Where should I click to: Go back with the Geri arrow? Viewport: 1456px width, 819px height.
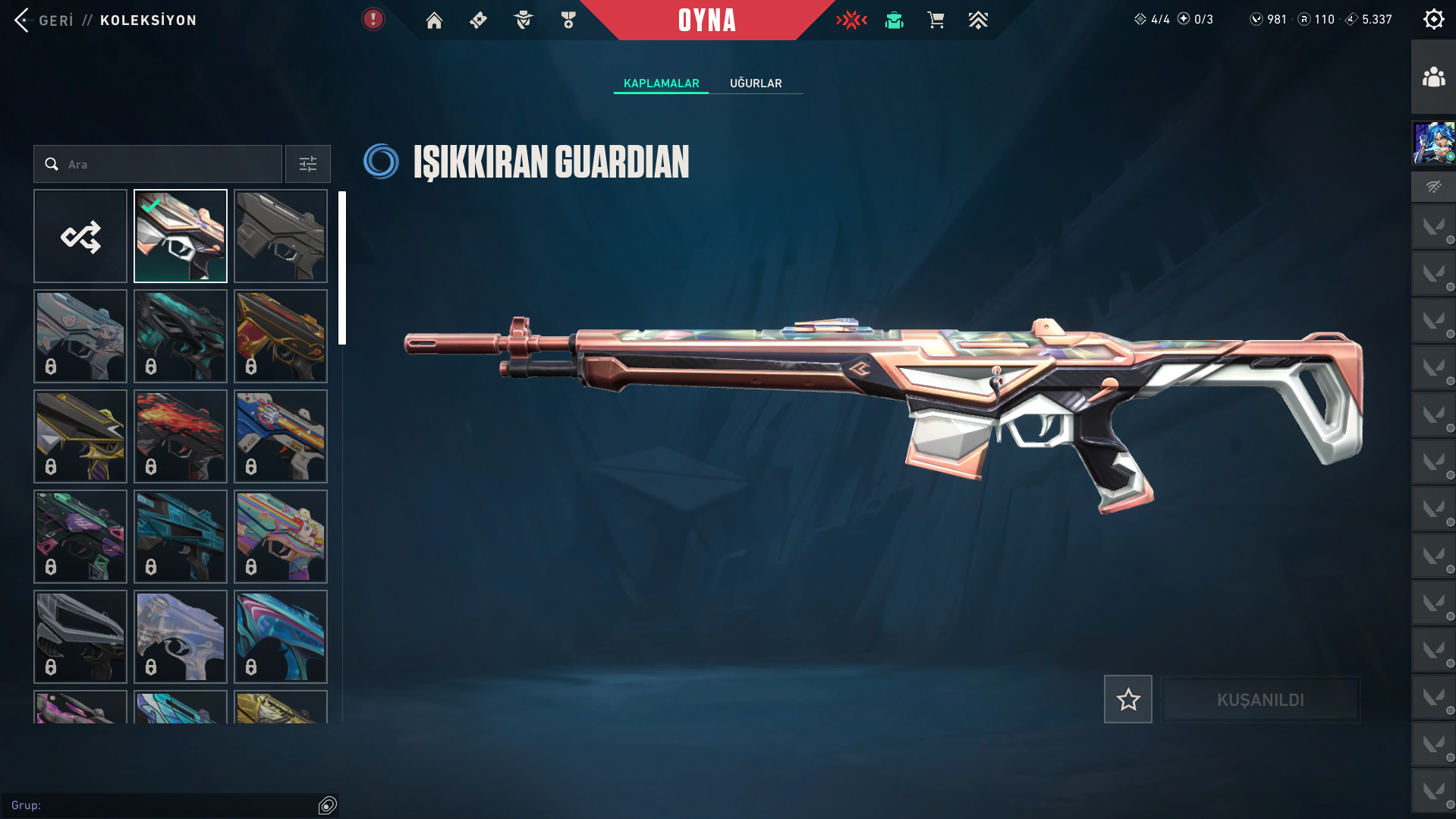(x=23, y=20)
